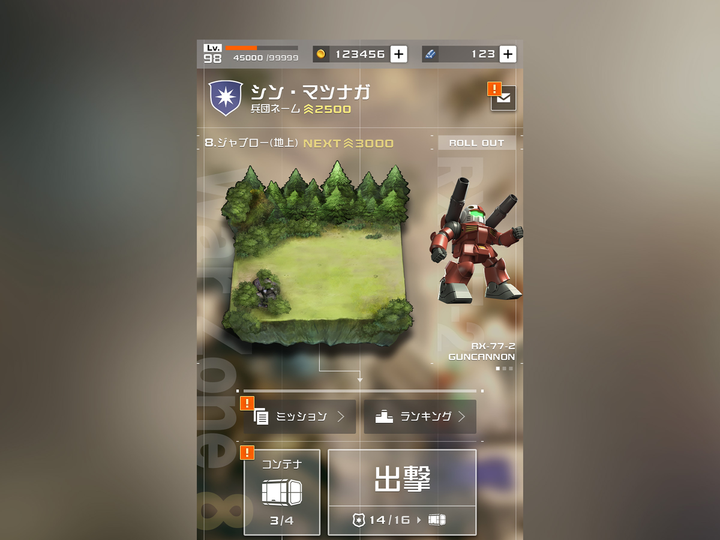Open the コンテナ container panel

(x=282, y=492)
